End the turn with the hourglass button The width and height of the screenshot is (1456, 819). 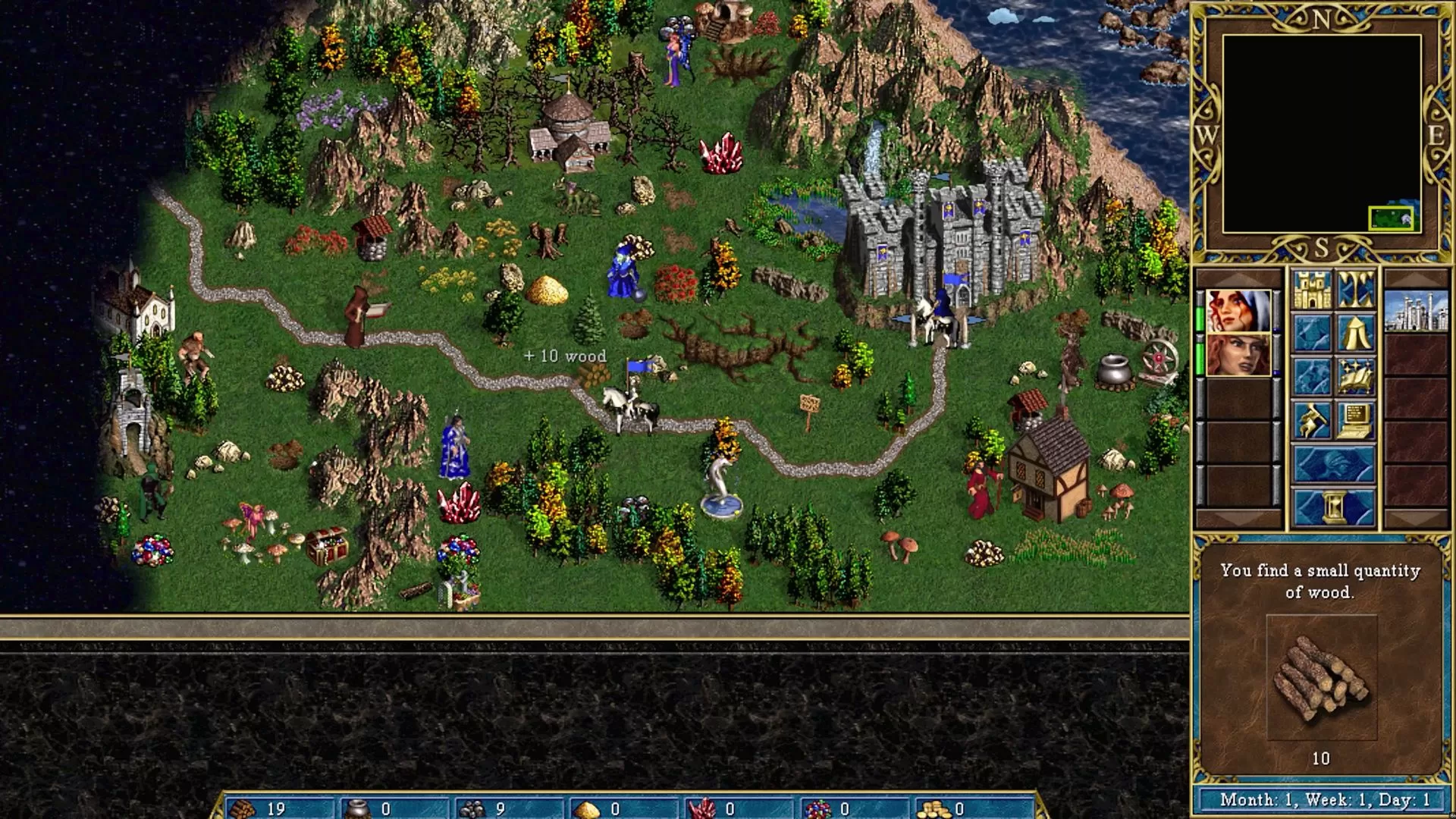pos(1334,507)
